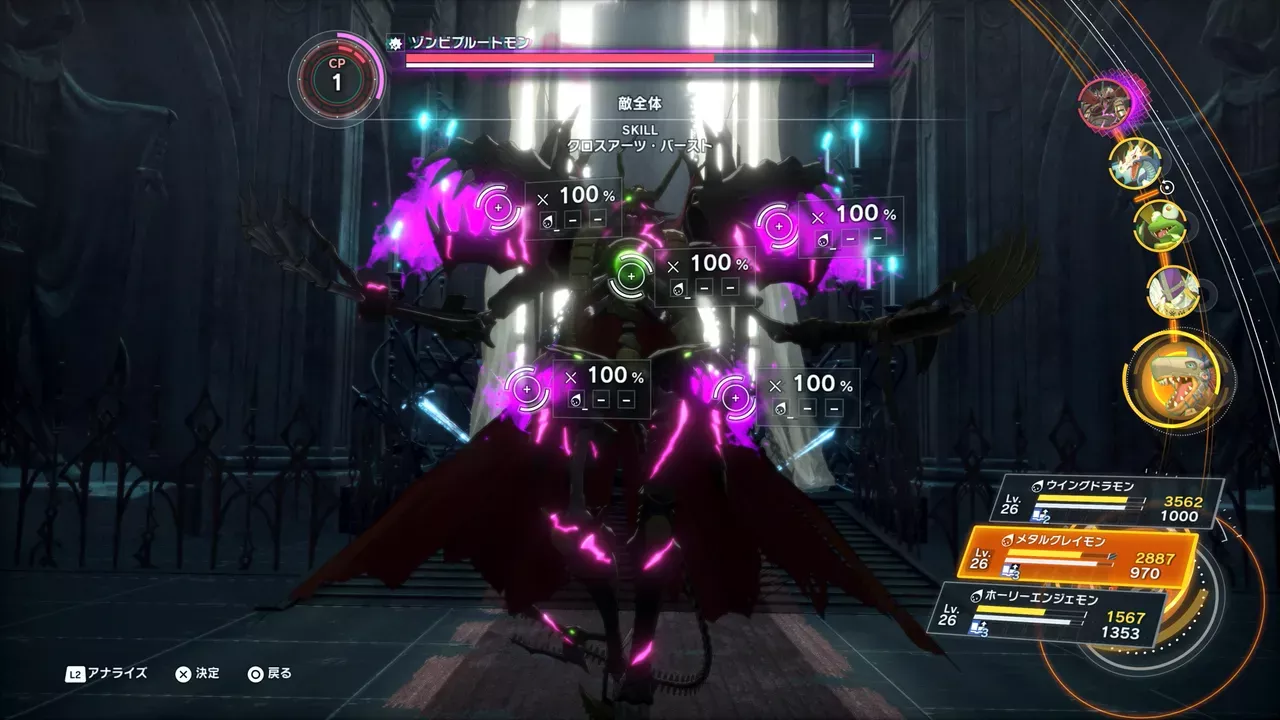The height and width of the screenshot is (720, 1280).
Task: Open アナライズ analyze option
Action: [x=108, y=673]
